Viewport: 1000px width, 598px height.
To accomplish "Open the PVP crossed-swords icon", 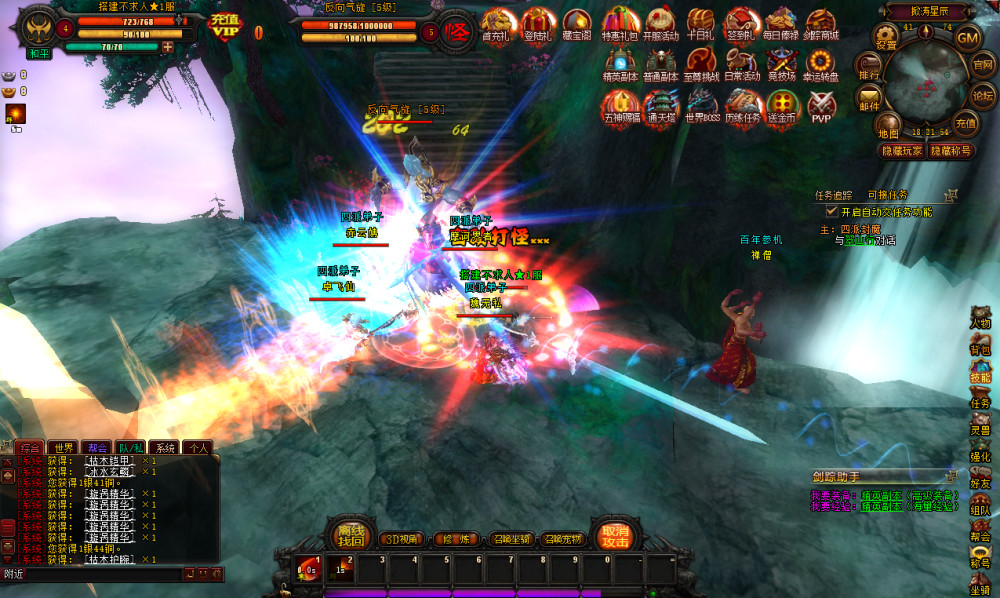I will [x=821, y=106].
